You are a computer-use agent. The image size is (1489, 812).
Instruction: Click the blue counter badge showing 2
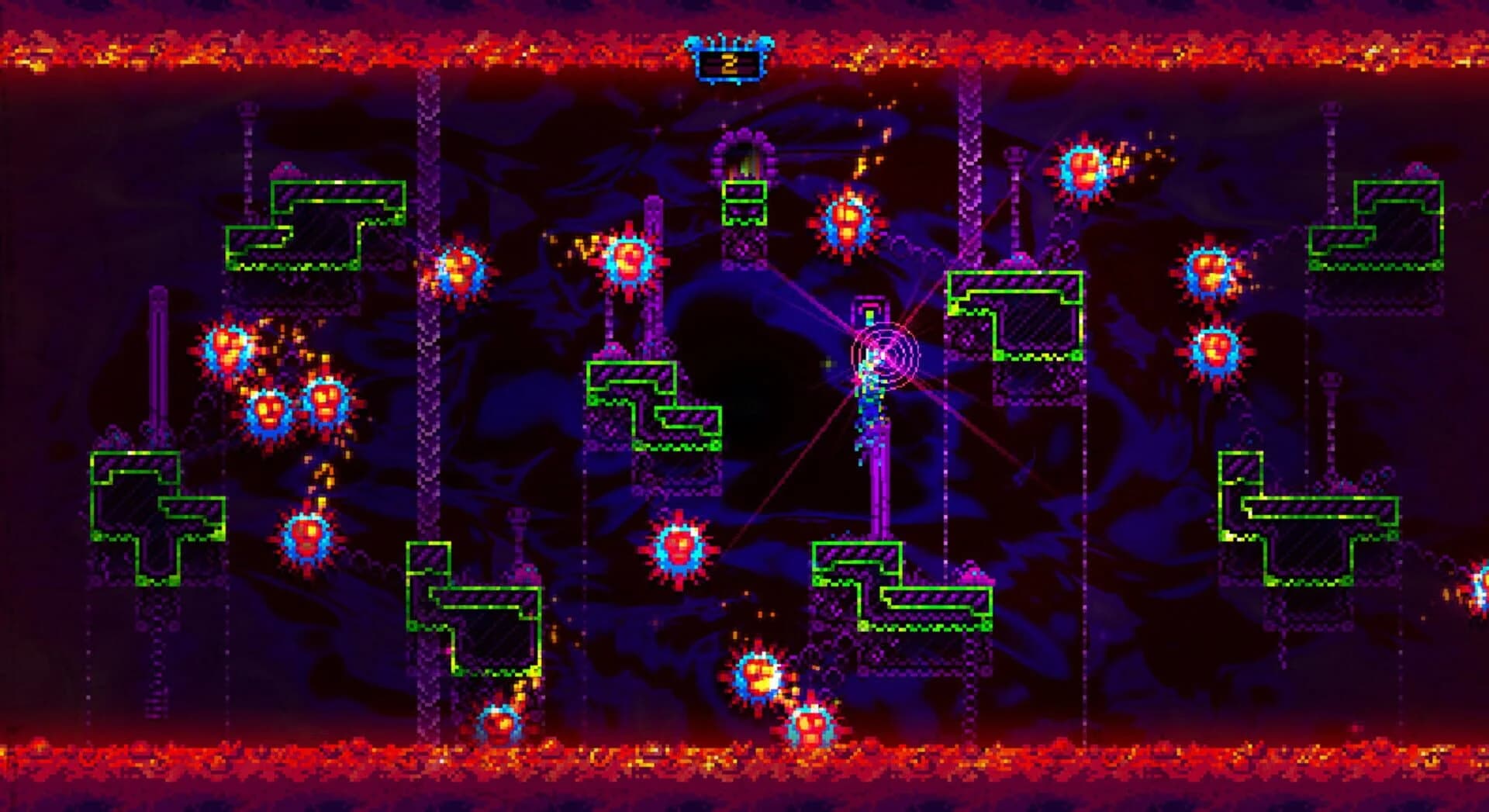727,62
